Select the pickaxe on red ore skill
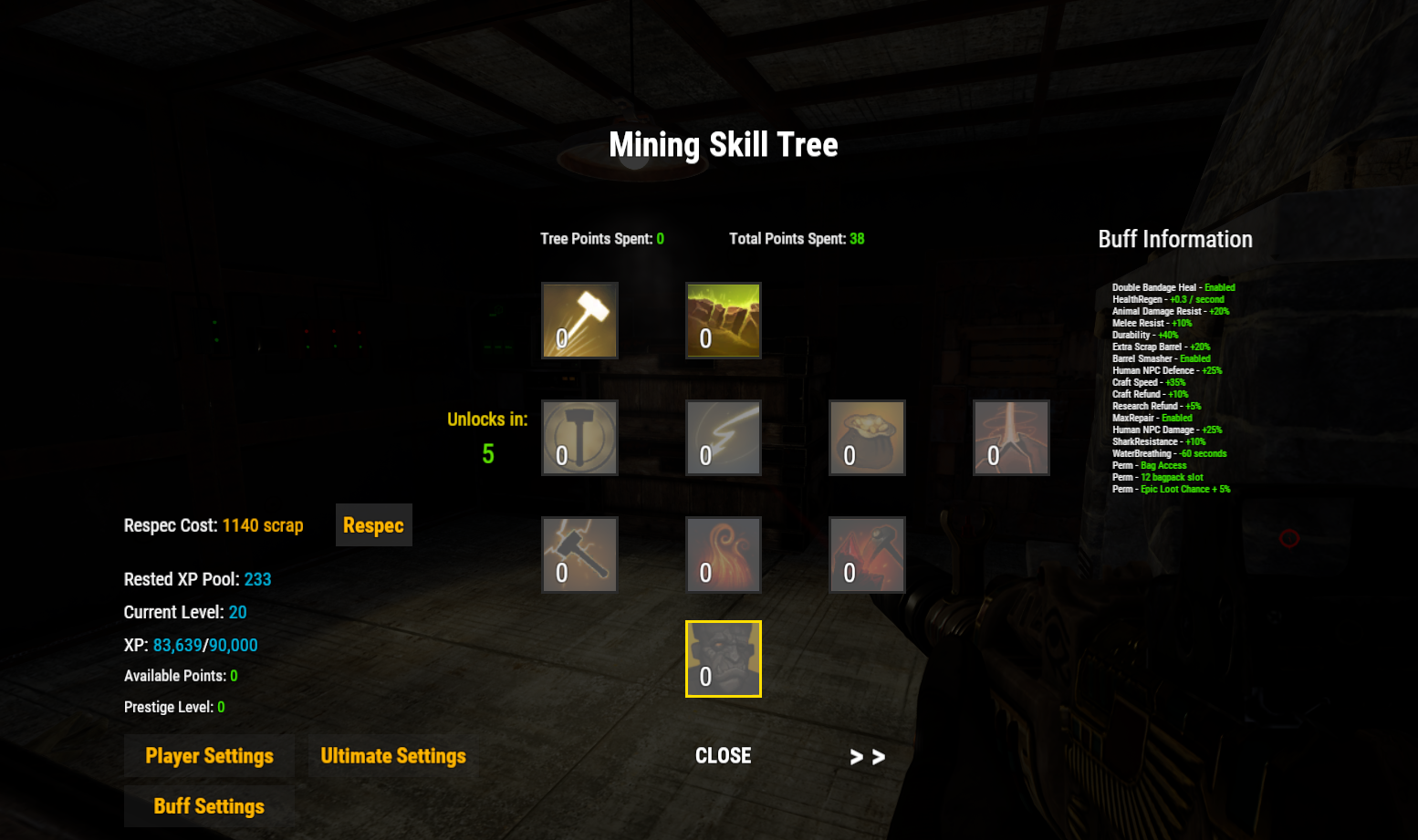1418x840 pixels. 867,555
